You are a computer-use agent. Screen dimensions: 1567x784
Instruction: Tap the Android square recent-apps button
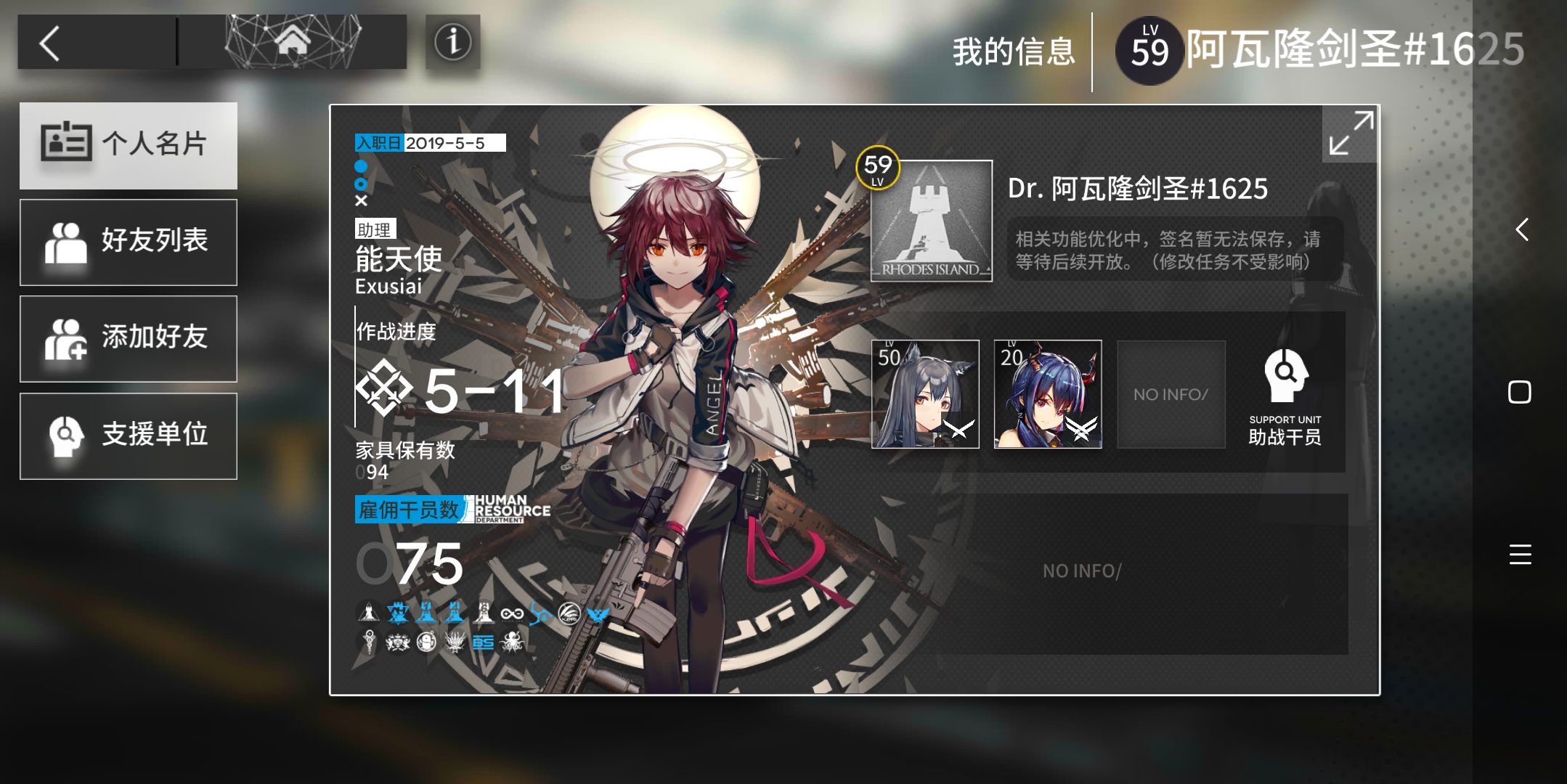tap(1519, 392)
